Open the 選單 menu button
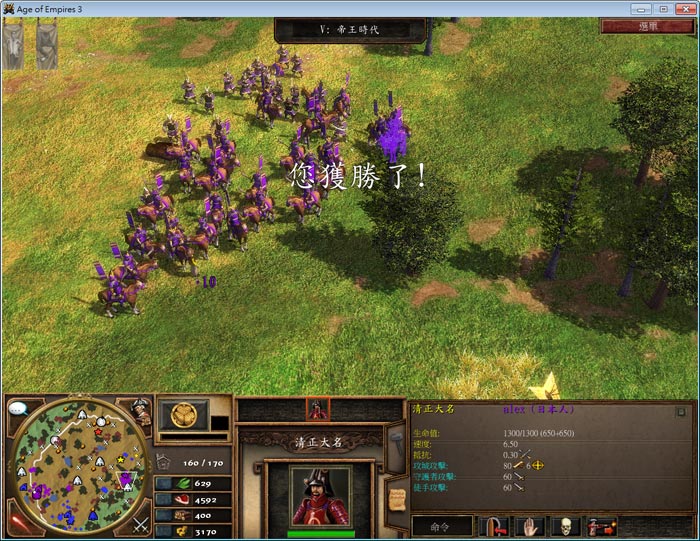This screenshot has width=700, height=541. coord(647,27)
